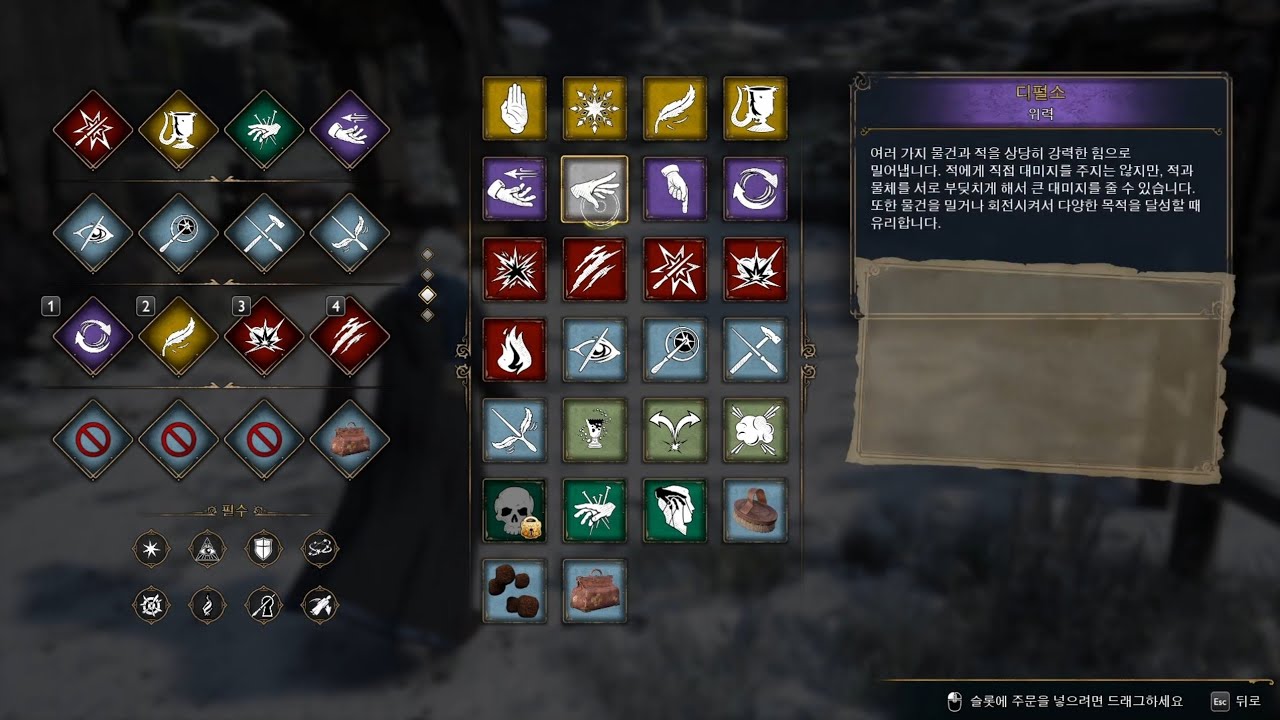
Task: Choose the Evanesco vanishing cloud spell
Action: pos(755,430)
